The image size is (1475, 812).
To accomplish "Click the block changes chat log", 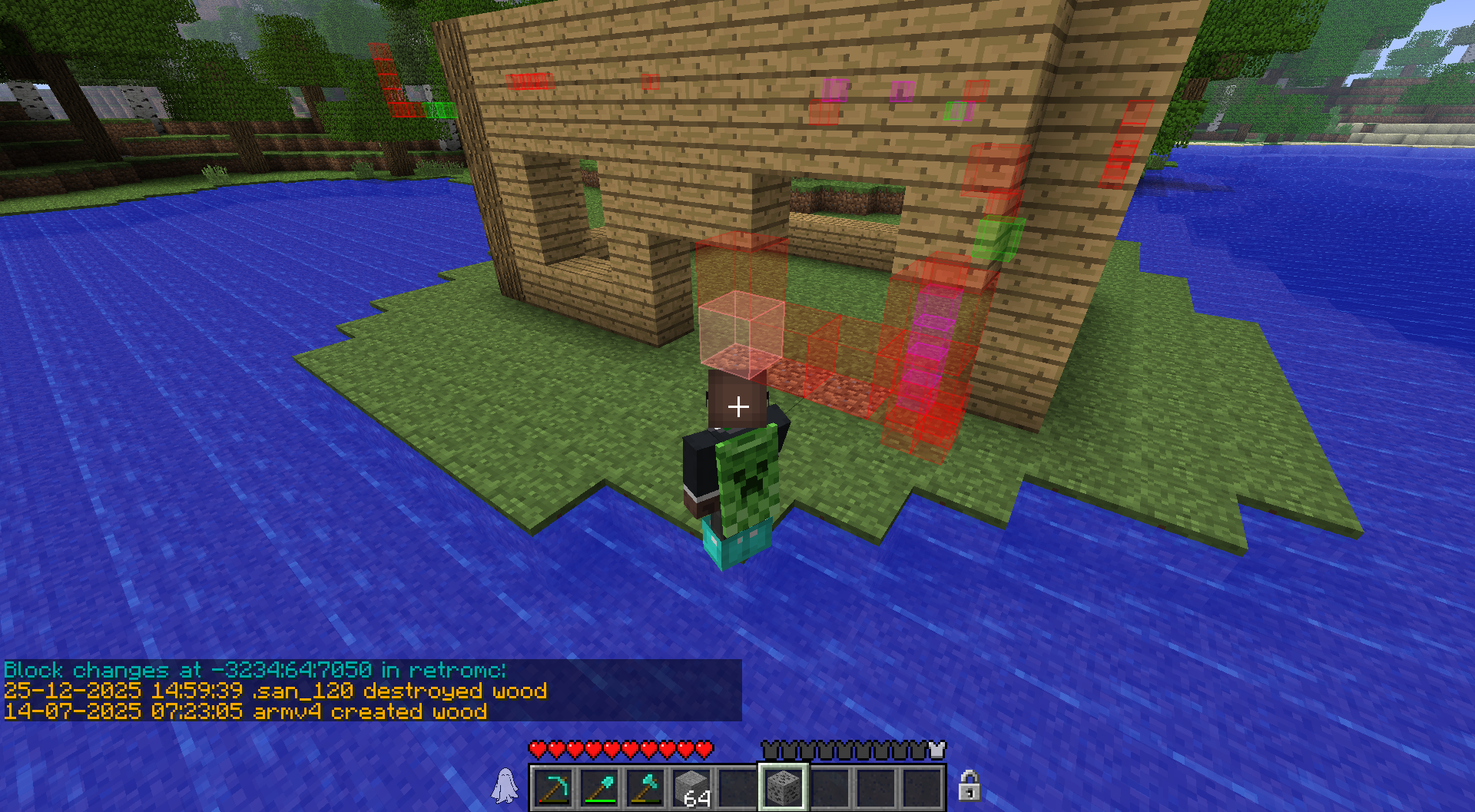I will 372,691.
